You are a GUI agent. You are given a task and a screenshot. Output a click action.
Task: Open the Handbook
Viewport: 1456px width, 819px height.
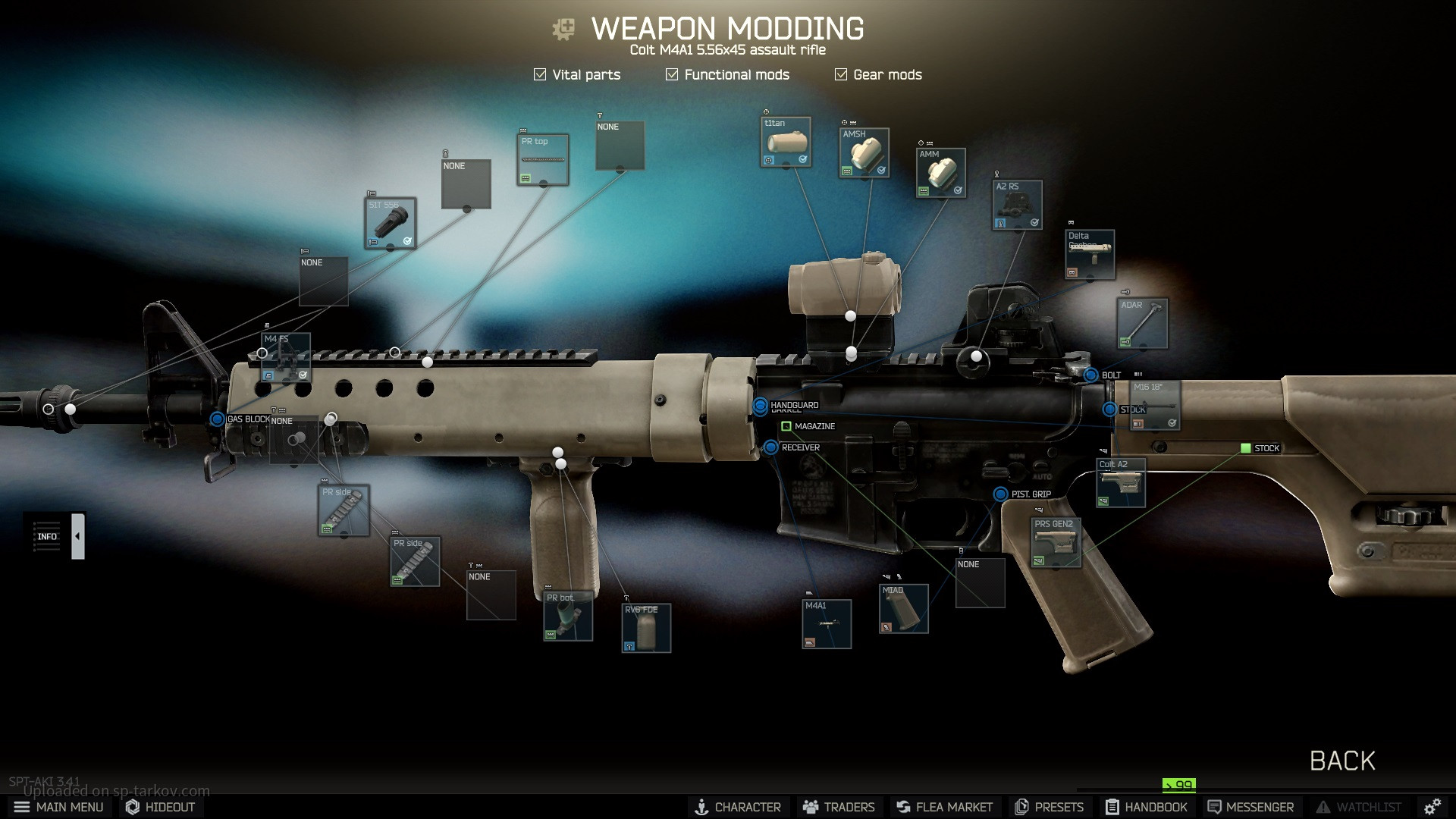point(1146,807)
